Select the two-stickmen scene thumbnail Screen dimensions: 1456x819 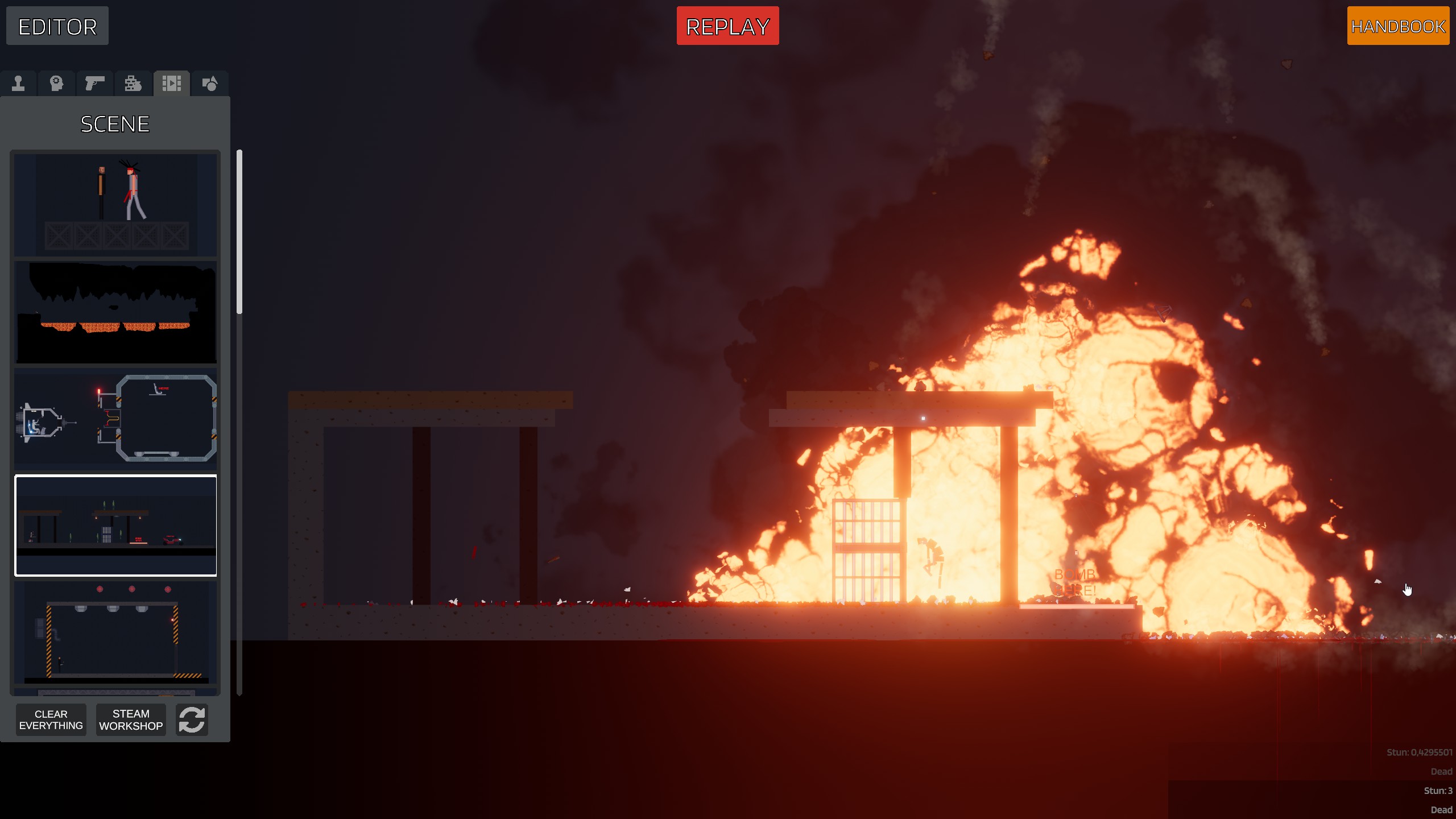pyautogui.click(x=115, y=205)
